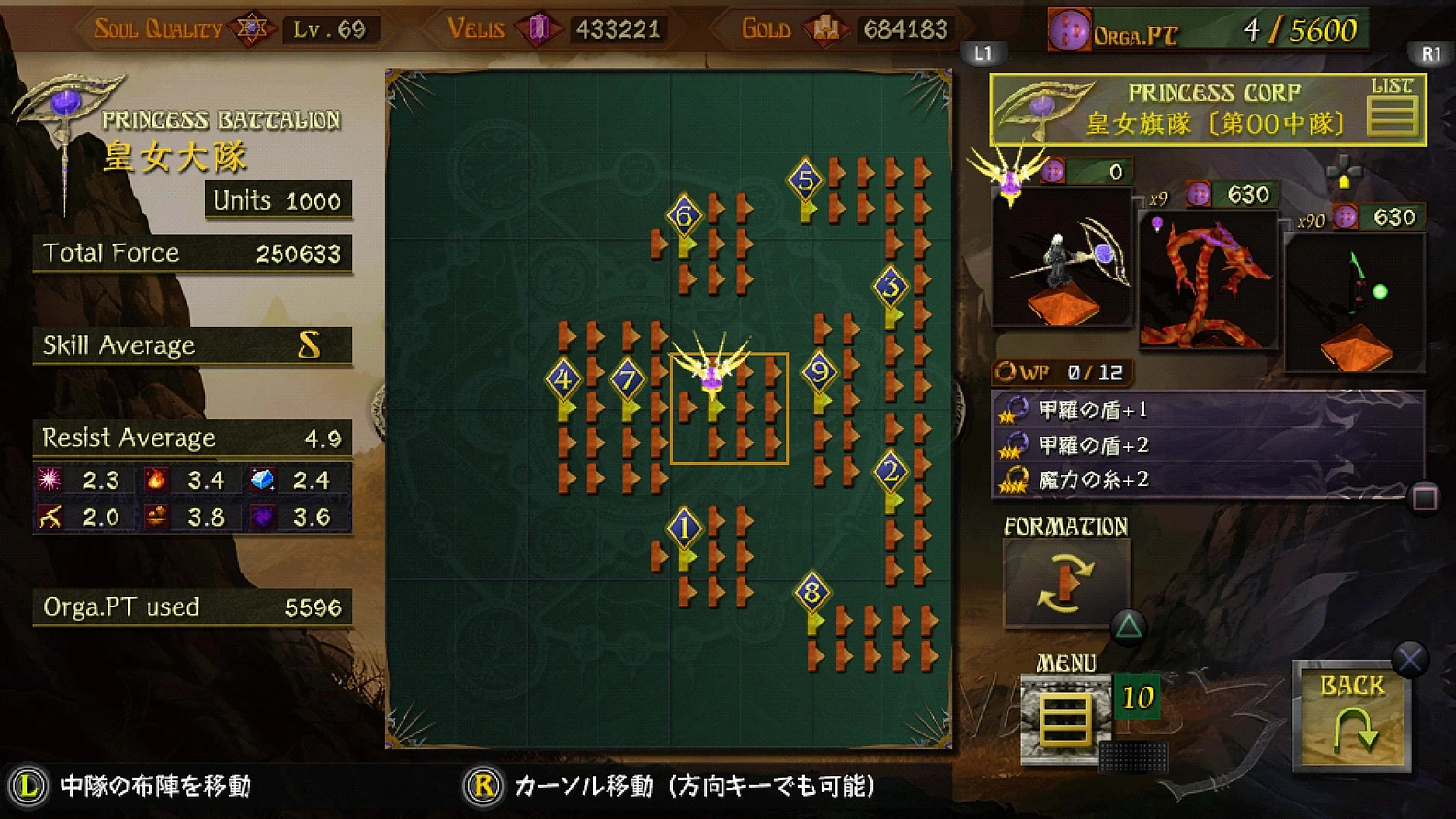Toggle the square button prompt icon

click(x=1427, y=499)
